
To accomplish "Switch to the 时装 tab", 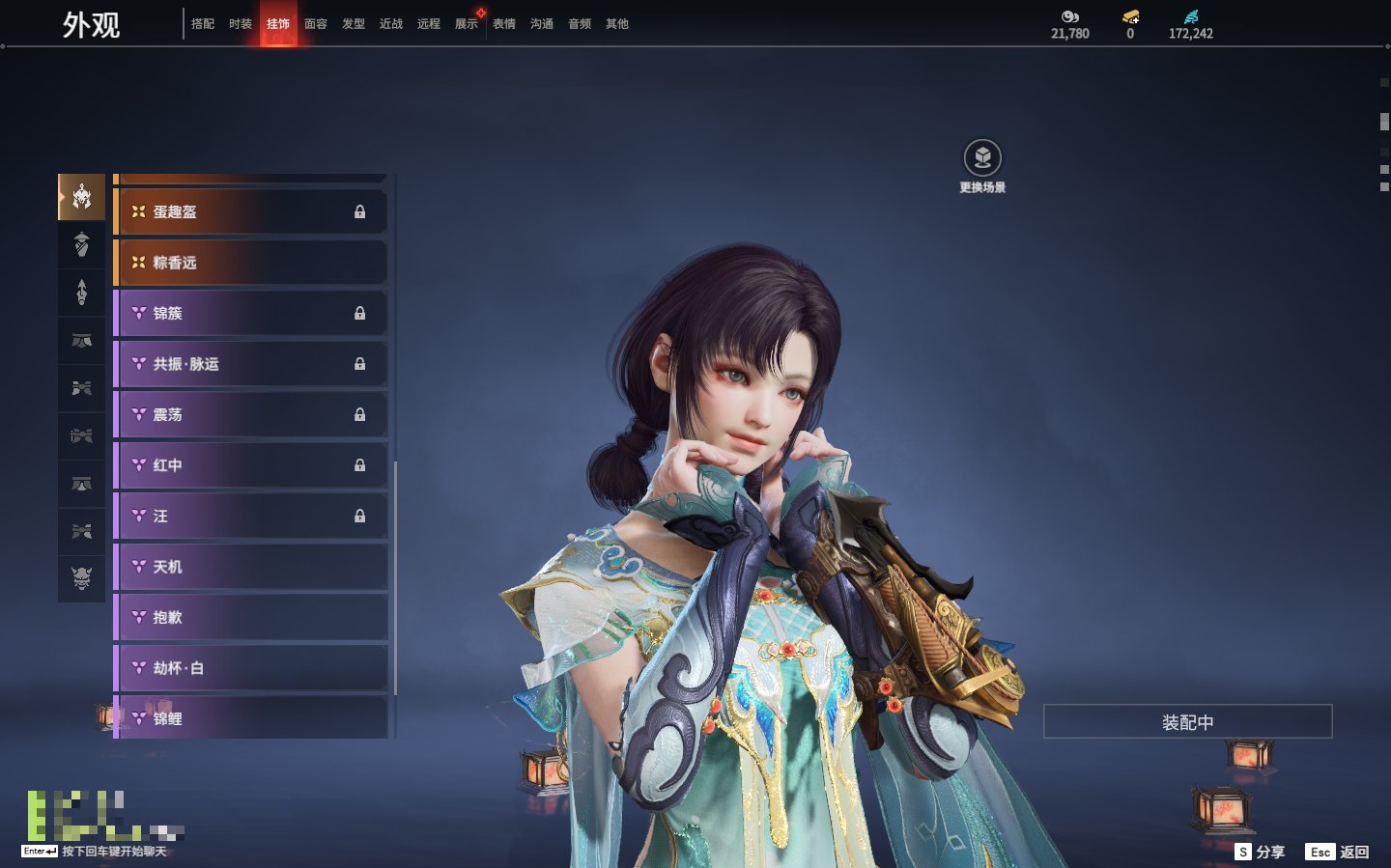I will (241, 24).
